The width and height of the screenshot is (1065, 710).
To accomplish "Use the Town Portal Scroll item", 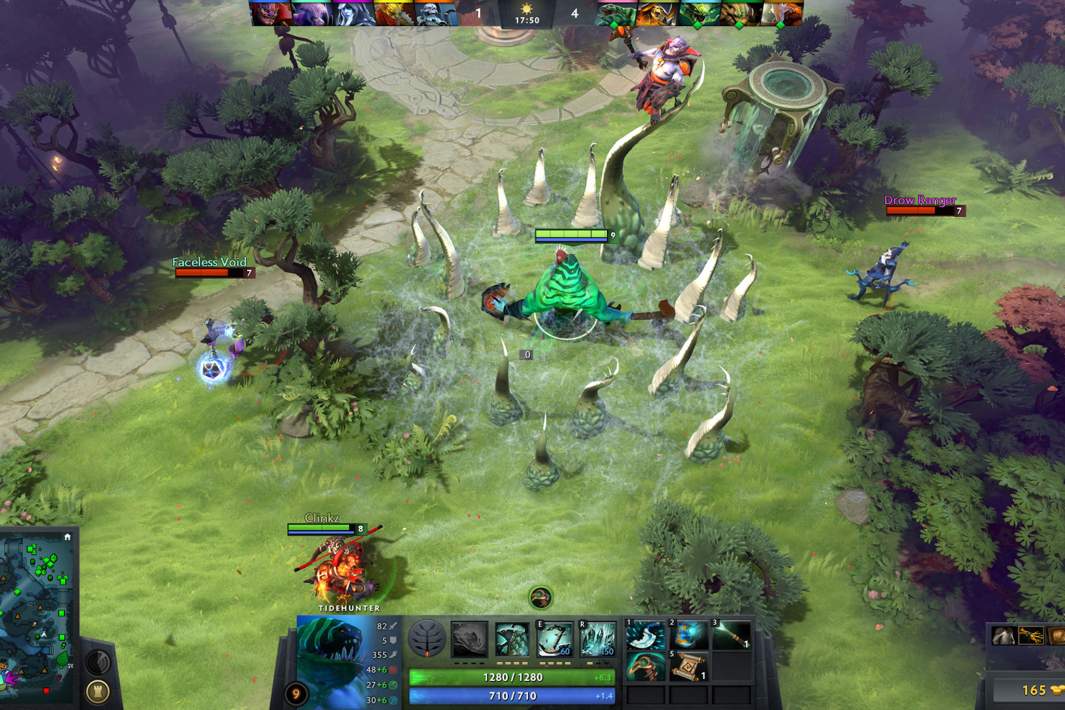I will click(x=686, y=665).
